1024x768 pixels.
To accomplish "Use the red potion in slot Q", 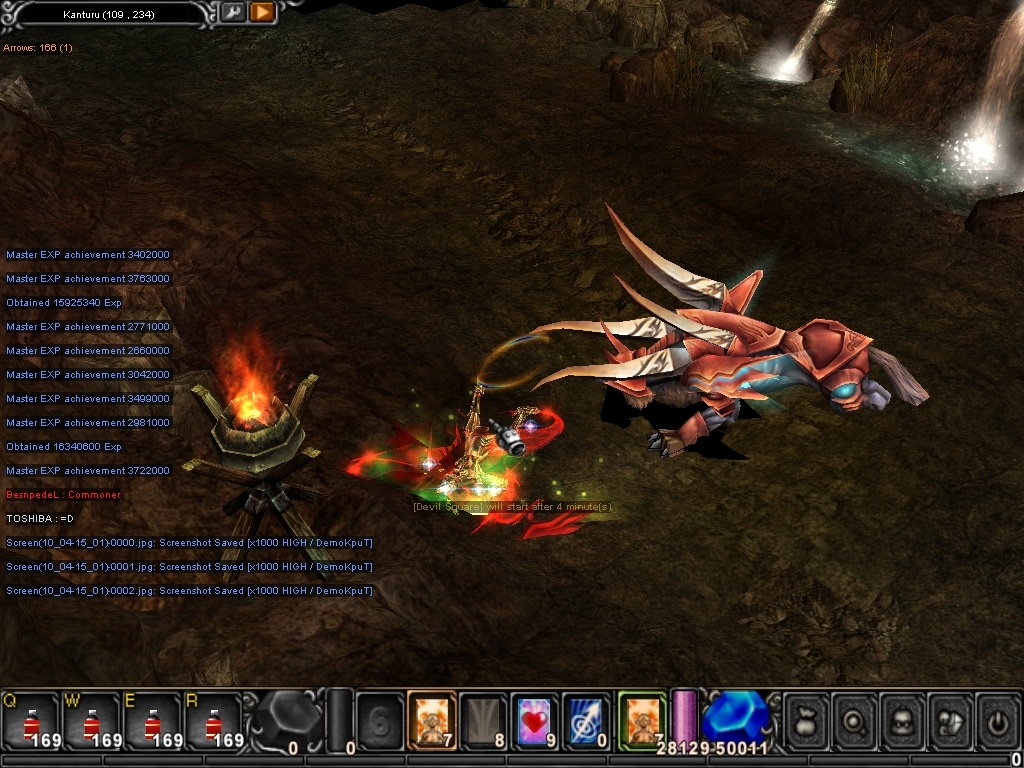I will (x=30, y=720).
